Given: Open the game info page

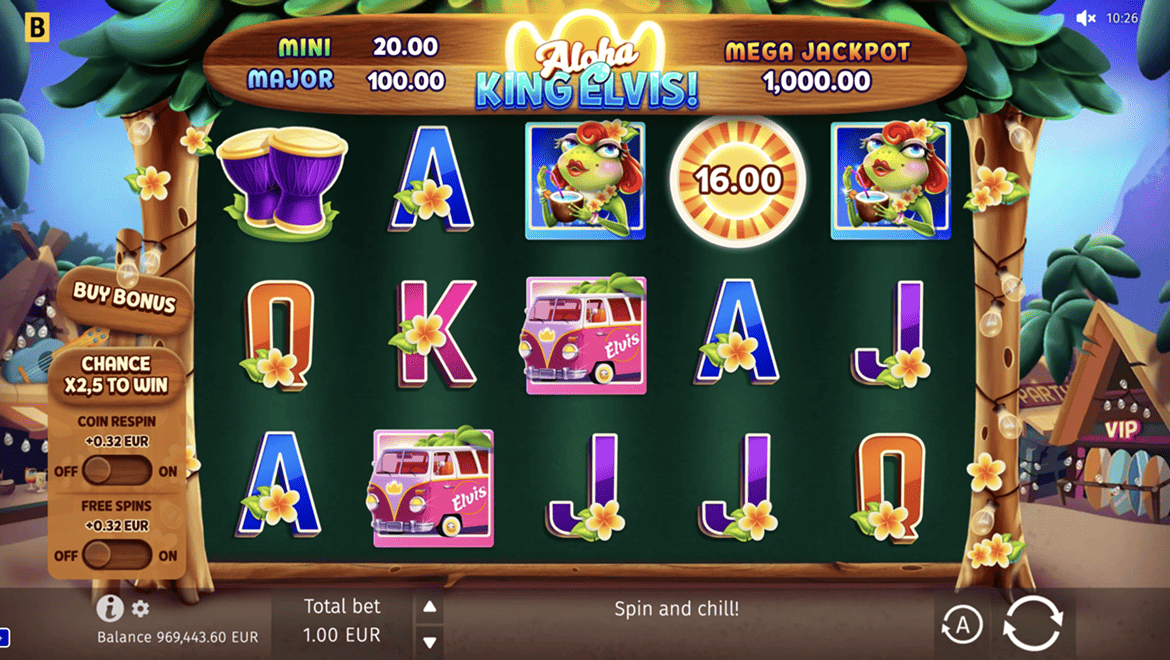Looking at the screenshot, I should coord(109,608).
